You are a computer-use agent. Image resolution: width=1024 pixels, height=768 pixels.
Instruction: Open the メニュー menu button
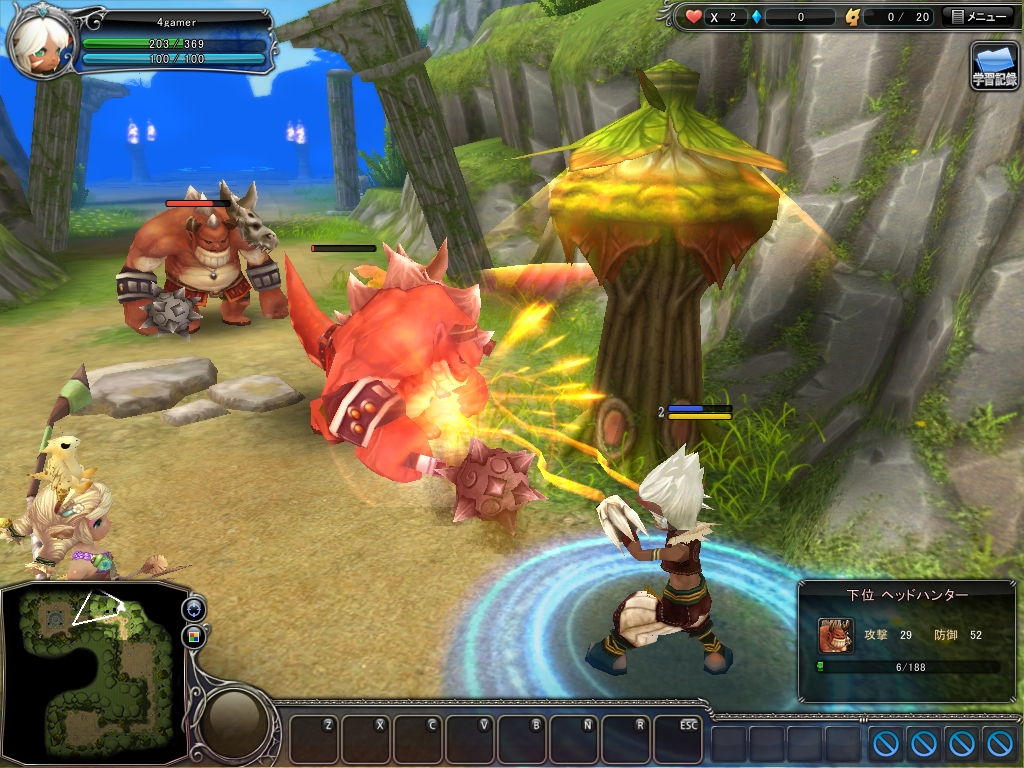coord(980,17)
